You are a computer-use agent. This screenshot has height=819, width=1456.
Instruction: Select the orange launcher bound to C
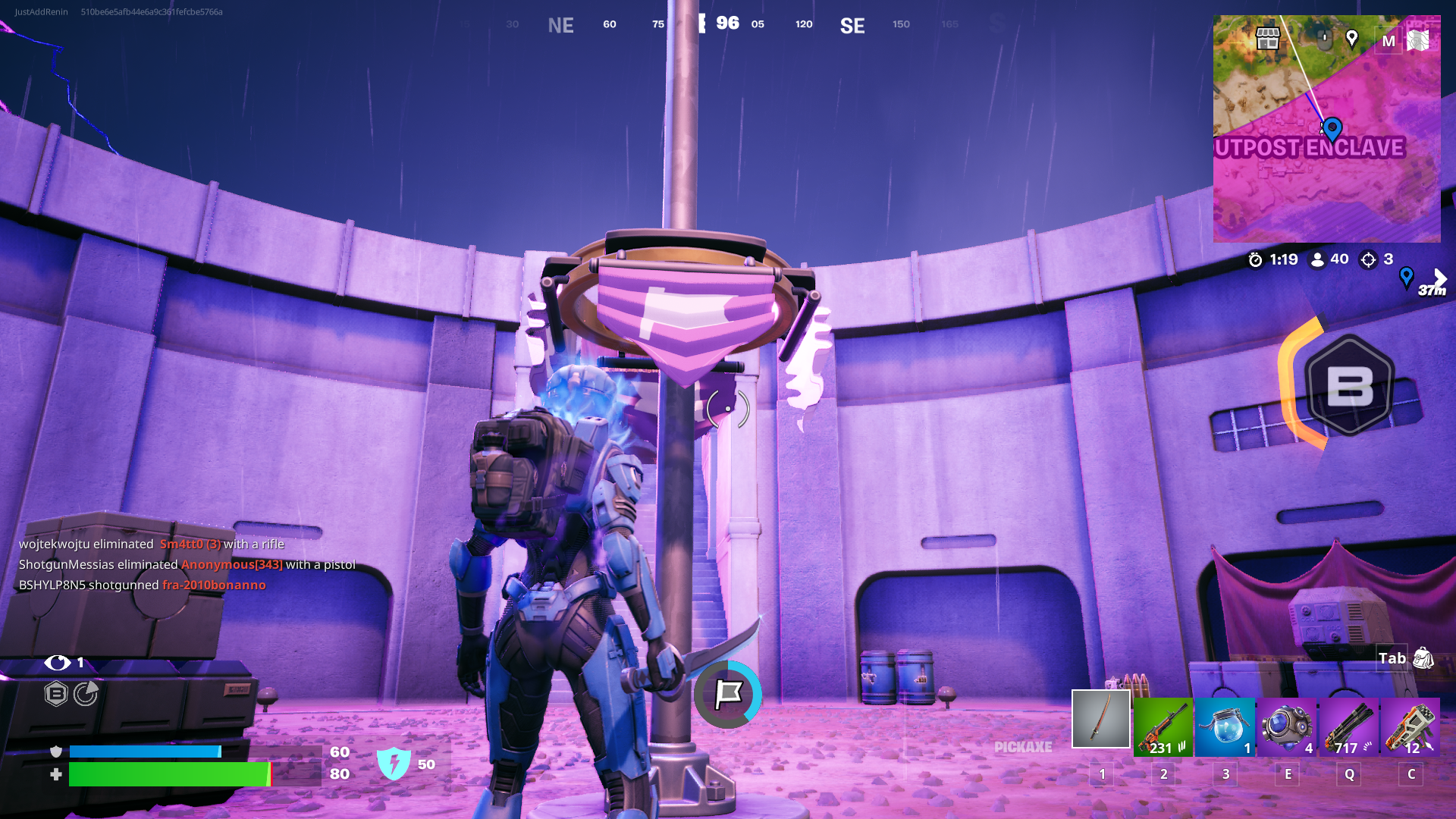[x=1410, y=724]
